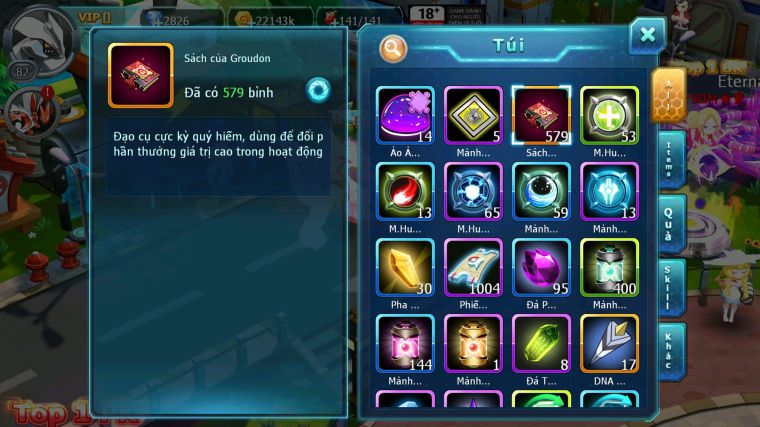Click the blue swap button beside 579 bình
This screenshot has width=760, height=427.
pyautogui.click(x=318, y=90)
